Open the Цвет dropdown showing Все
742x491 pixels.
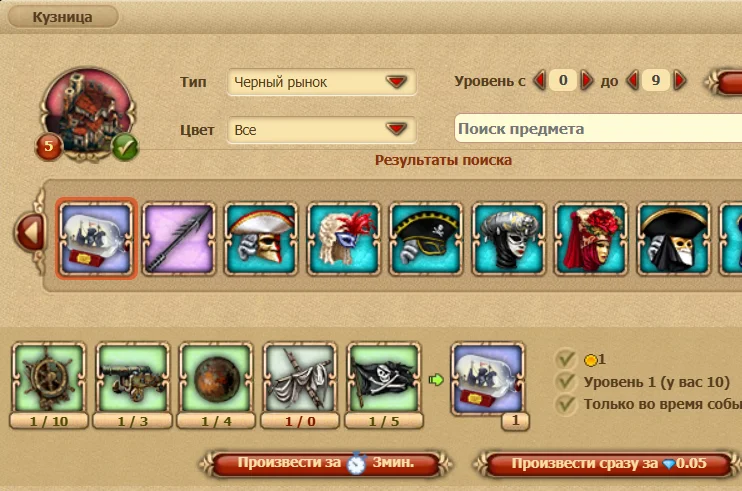[322, 129]
